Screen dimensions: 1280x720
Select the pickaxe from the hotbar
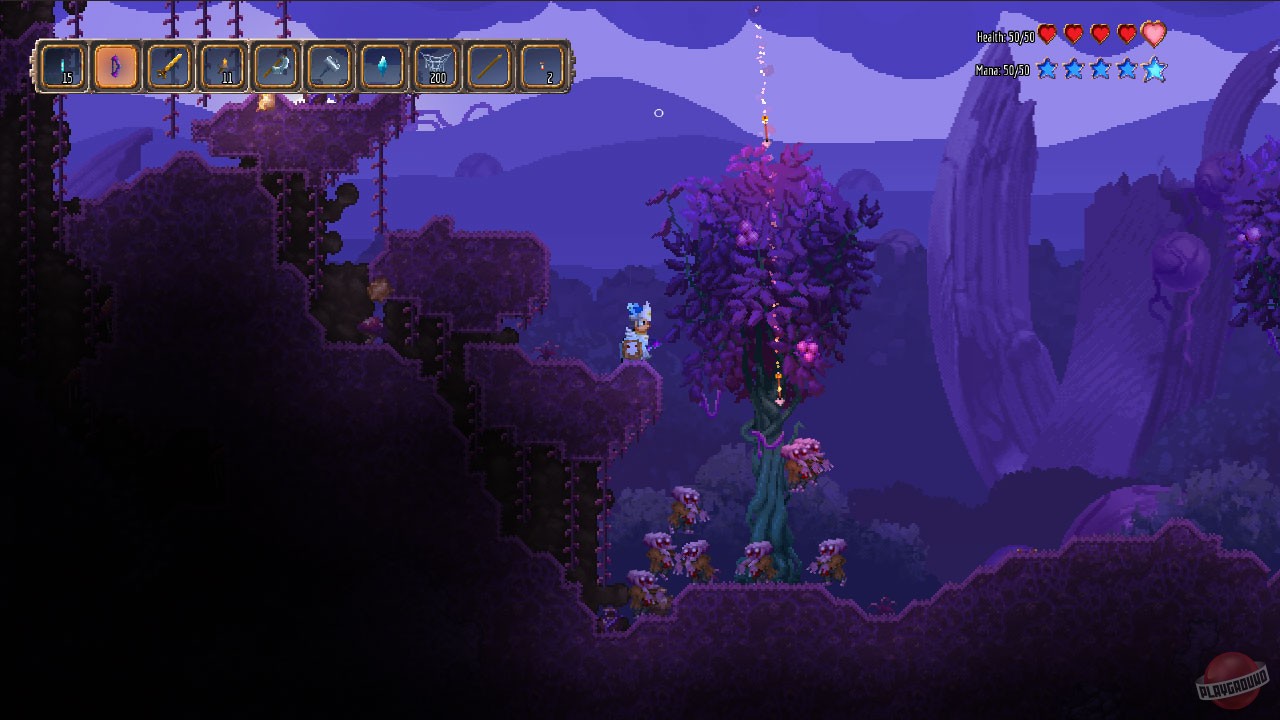tap(277, 67)
